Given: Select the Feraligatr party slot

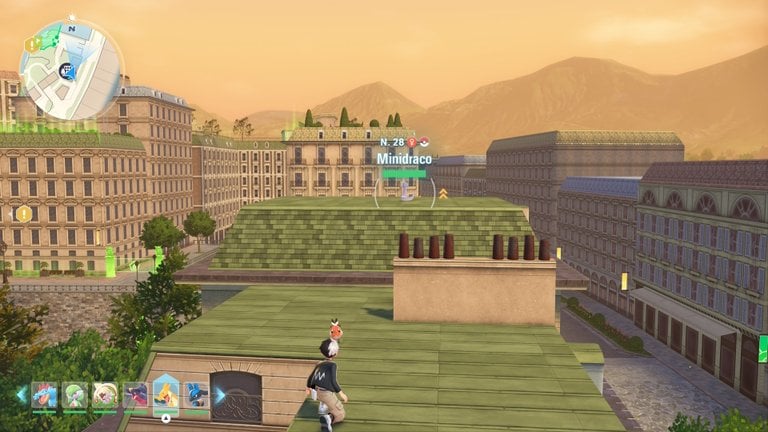Looking at the screenshot, I should 44,394.
